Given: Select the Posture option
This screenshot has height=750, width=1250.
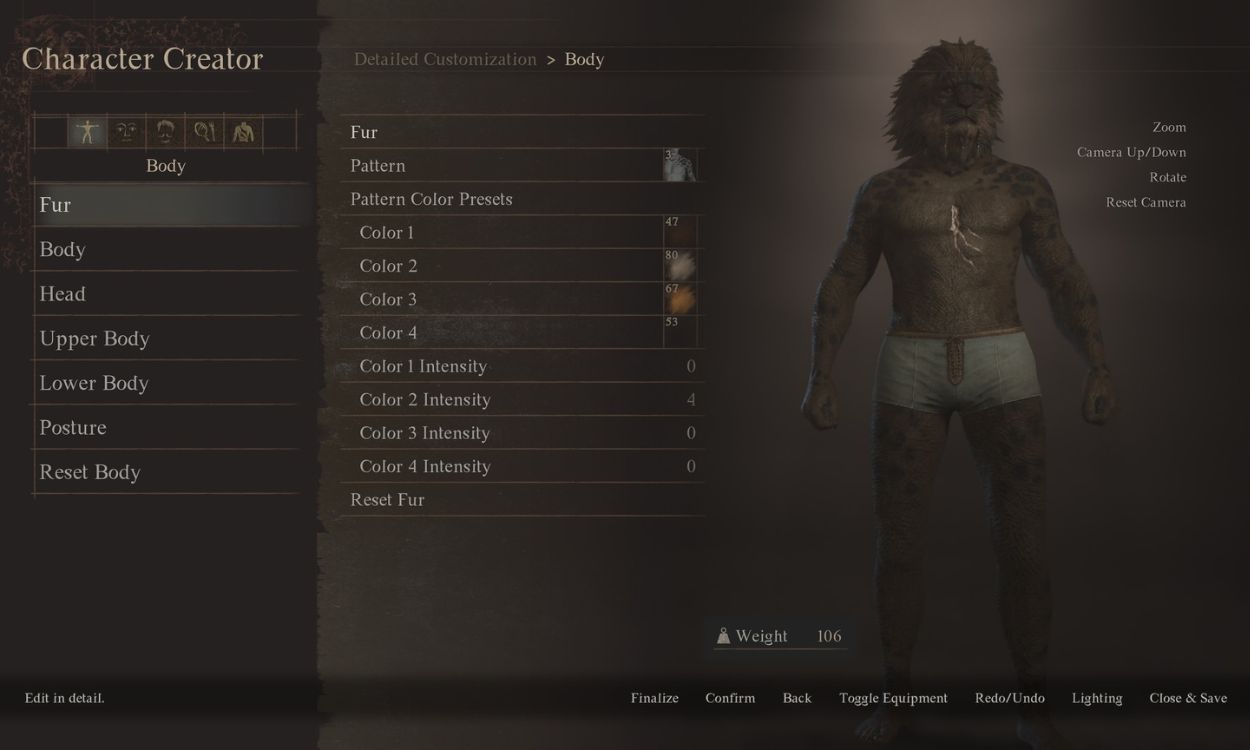Looking at the screenshot, I should 73,427.
